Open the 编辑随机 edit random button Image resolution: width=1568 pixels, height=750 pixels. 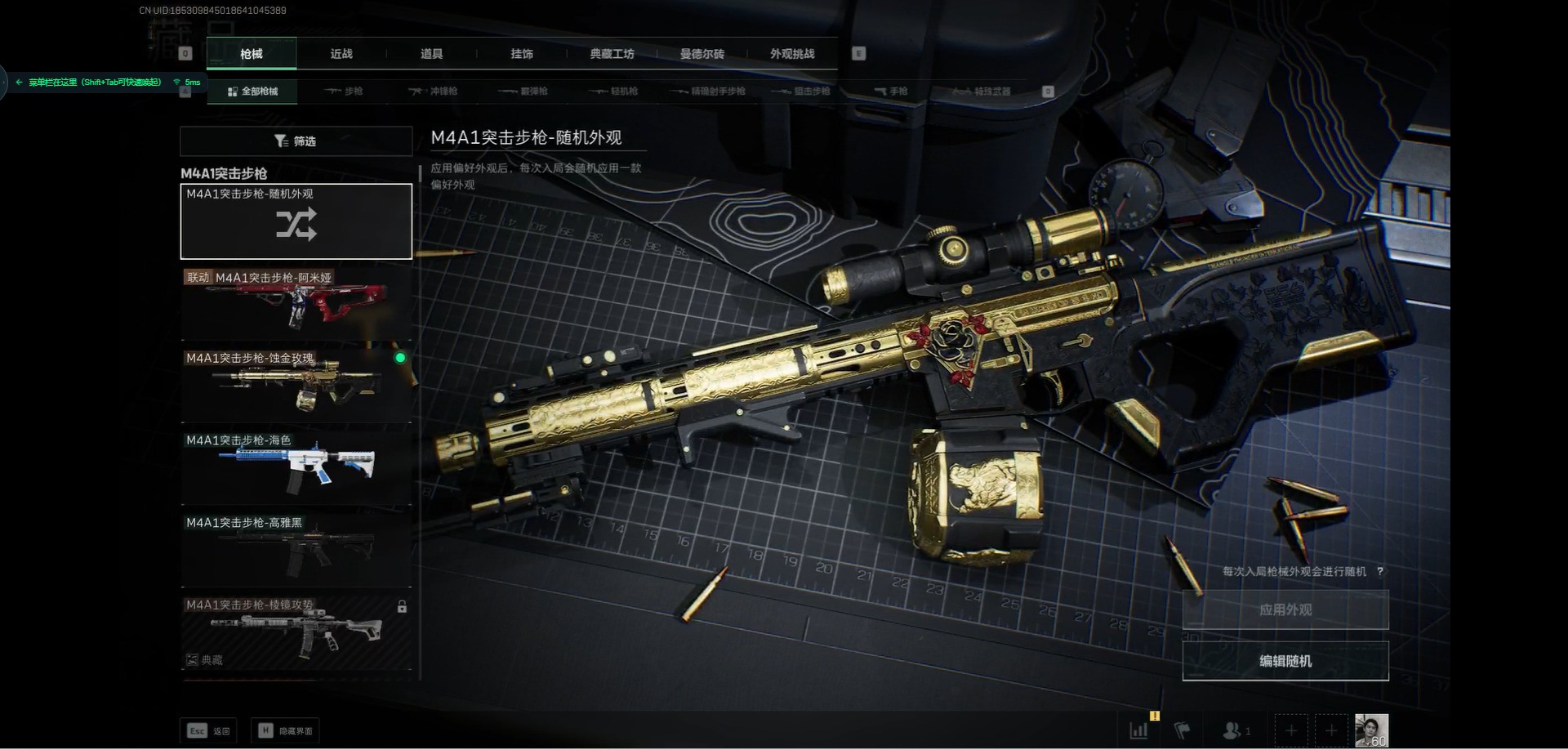point(1285,661)
